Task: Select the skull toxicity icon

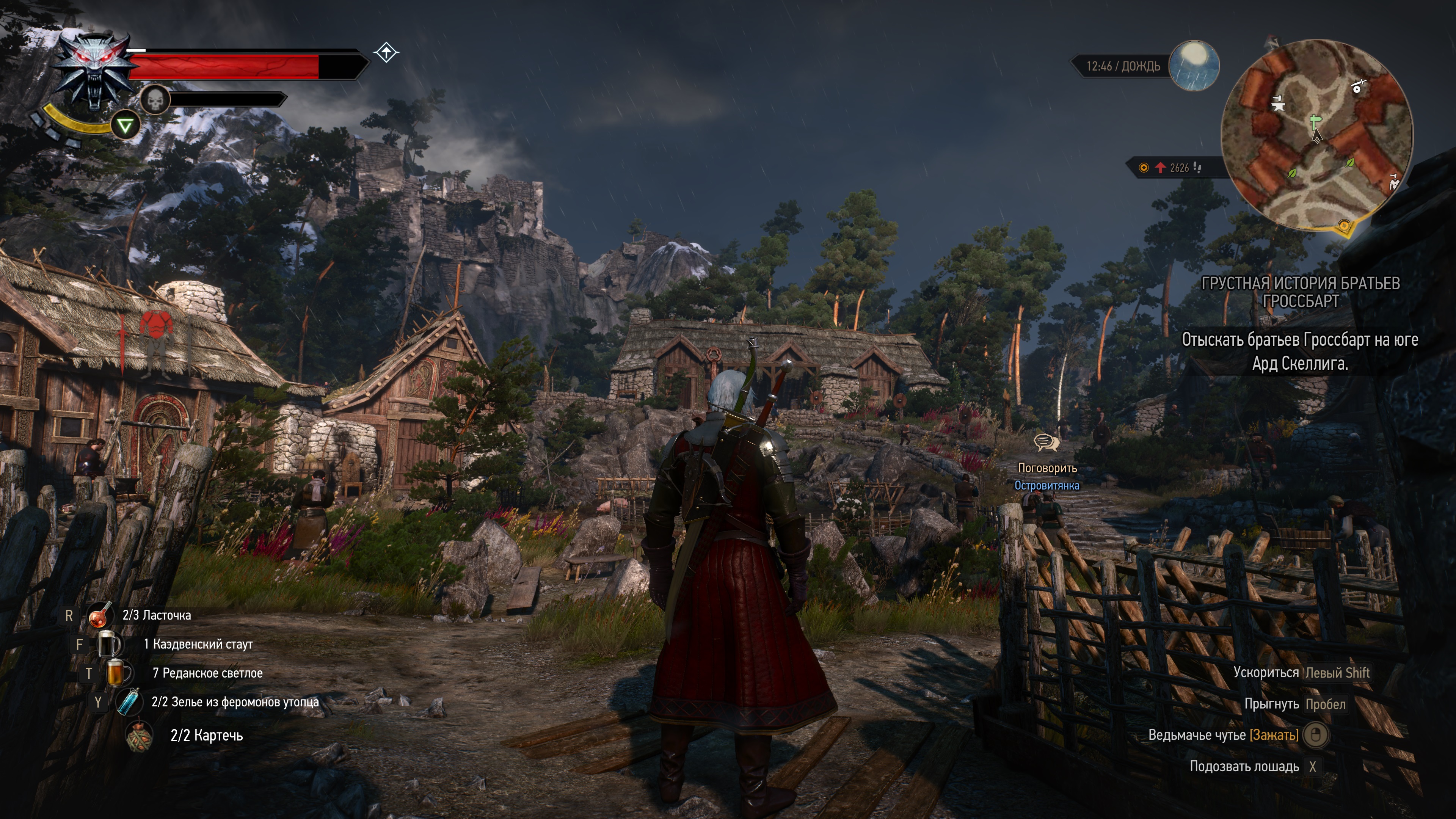Action: coord(155,100)
